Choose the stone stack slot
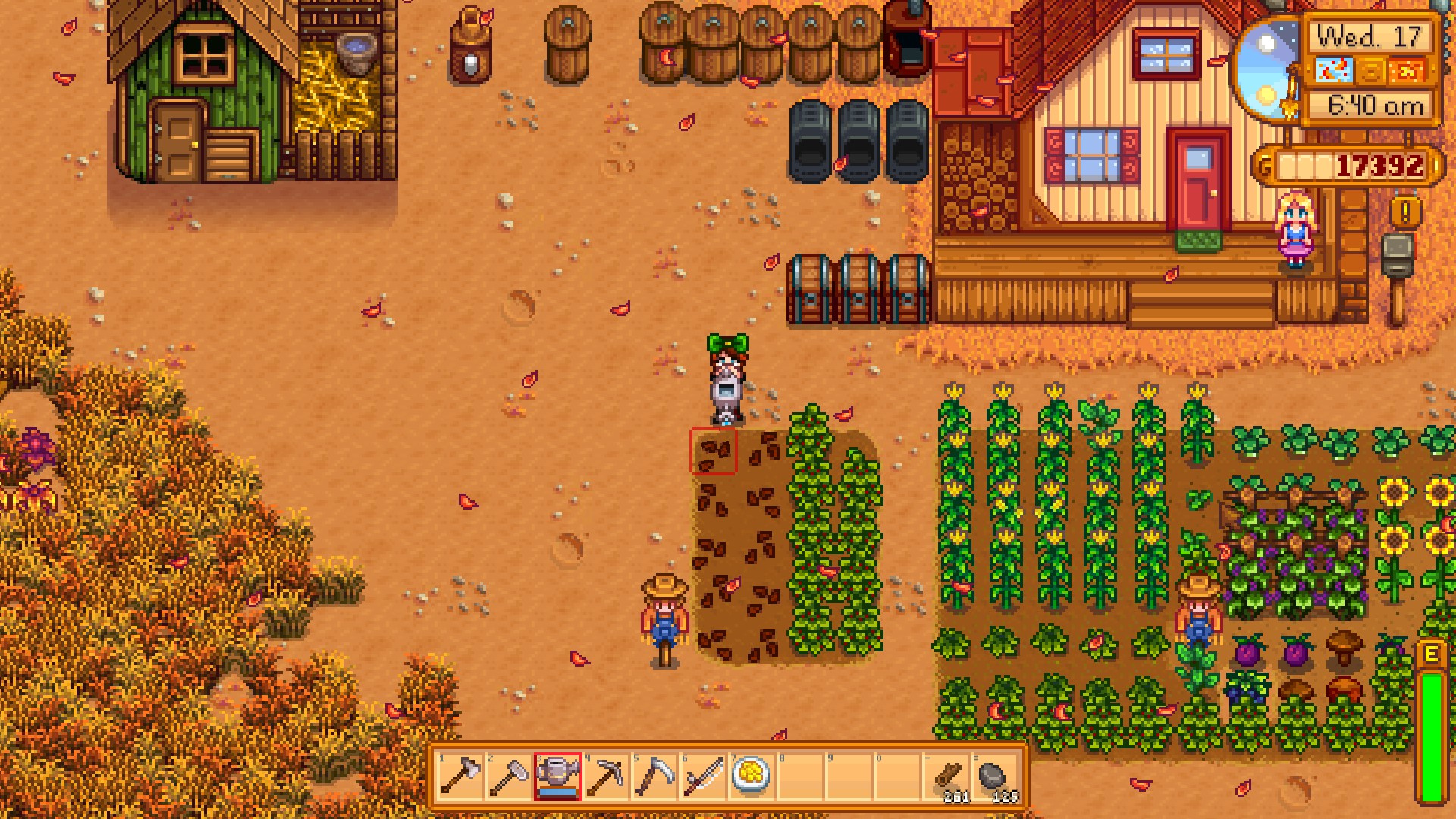Viewport: 1456px width, 819px height. 995,776
